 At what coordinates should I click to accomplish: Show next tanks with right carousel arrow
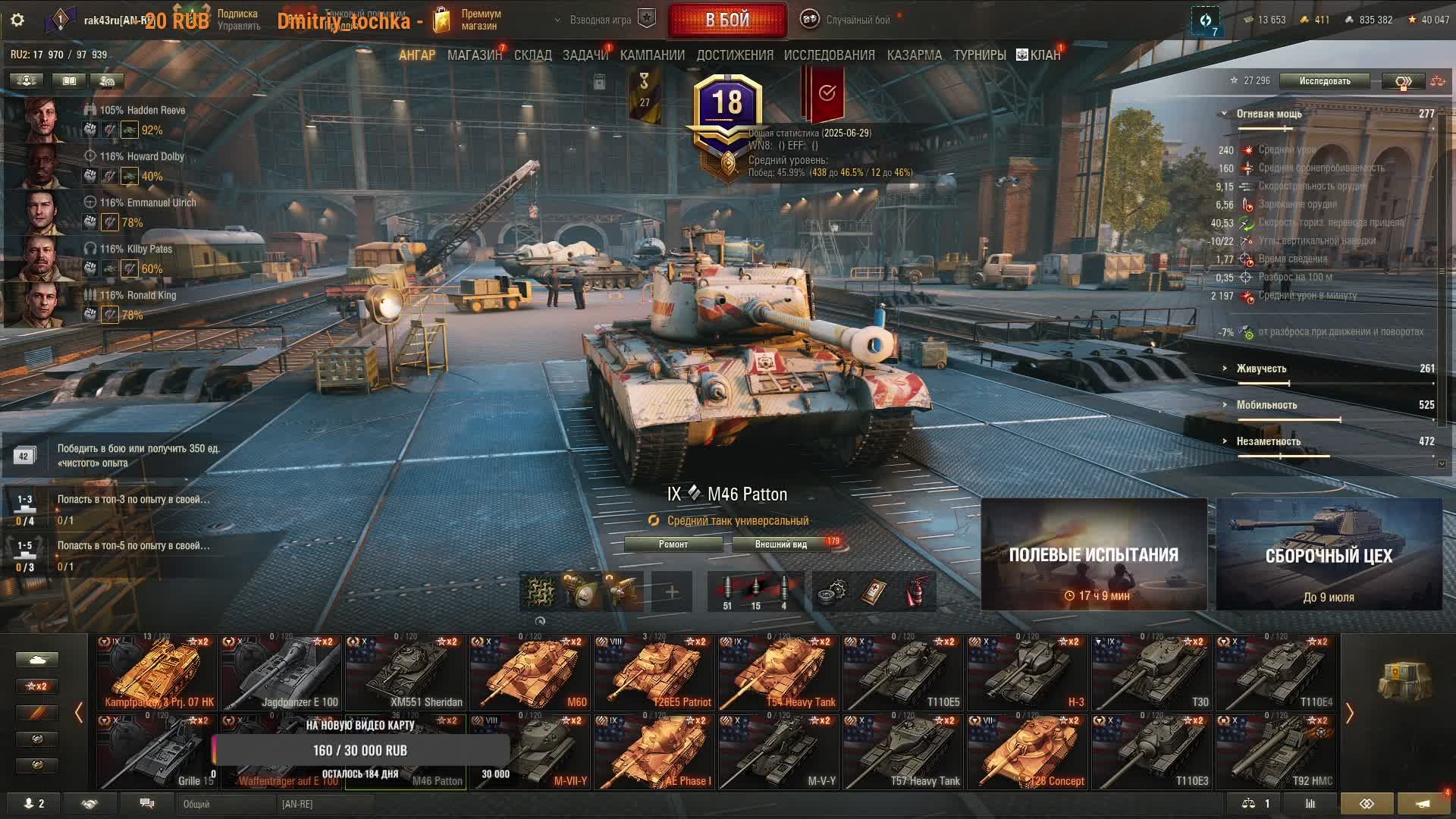[x=1350, y=713]
